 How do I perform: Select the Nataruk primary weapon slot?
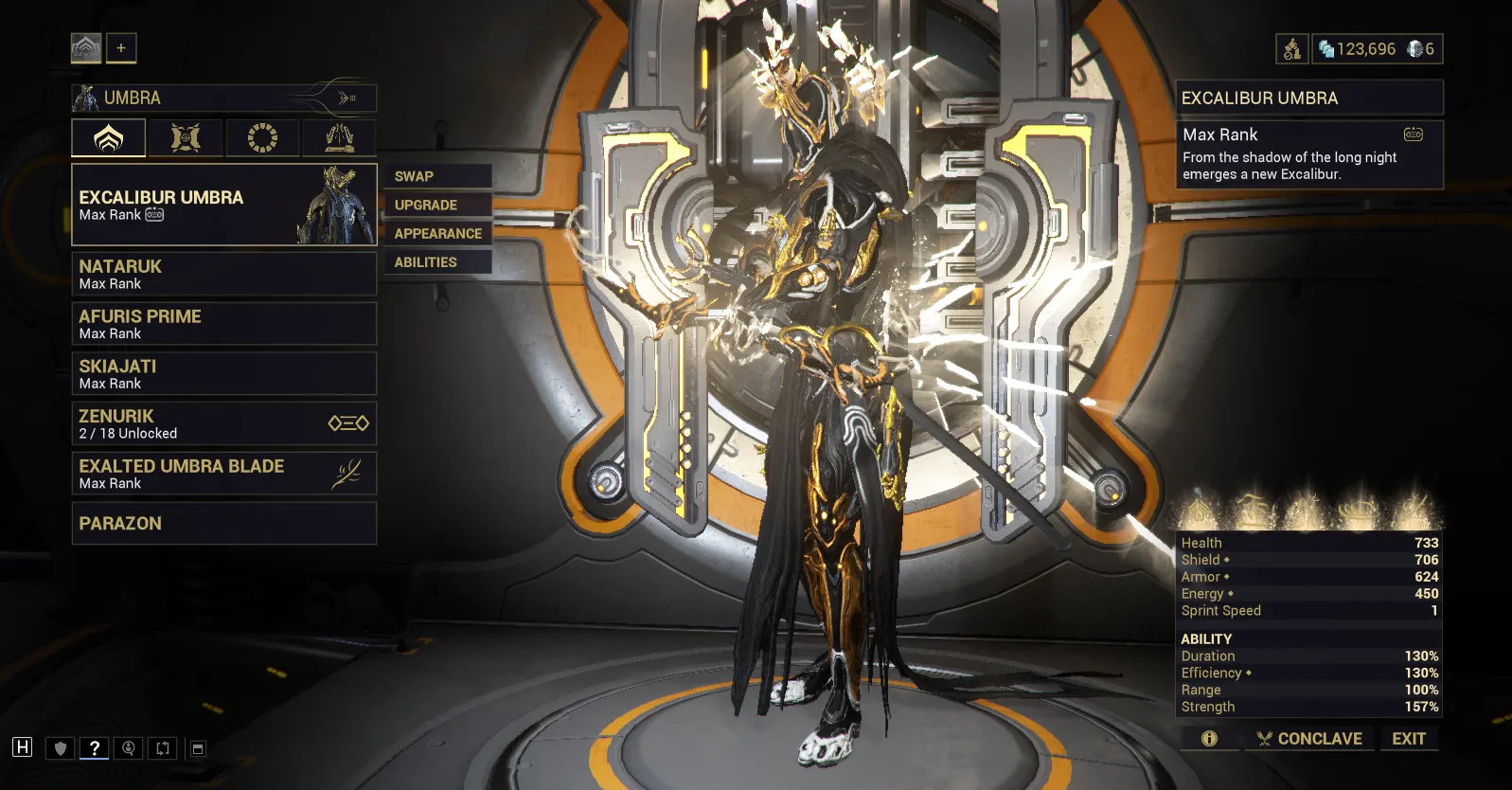click(x=223, y=274)
